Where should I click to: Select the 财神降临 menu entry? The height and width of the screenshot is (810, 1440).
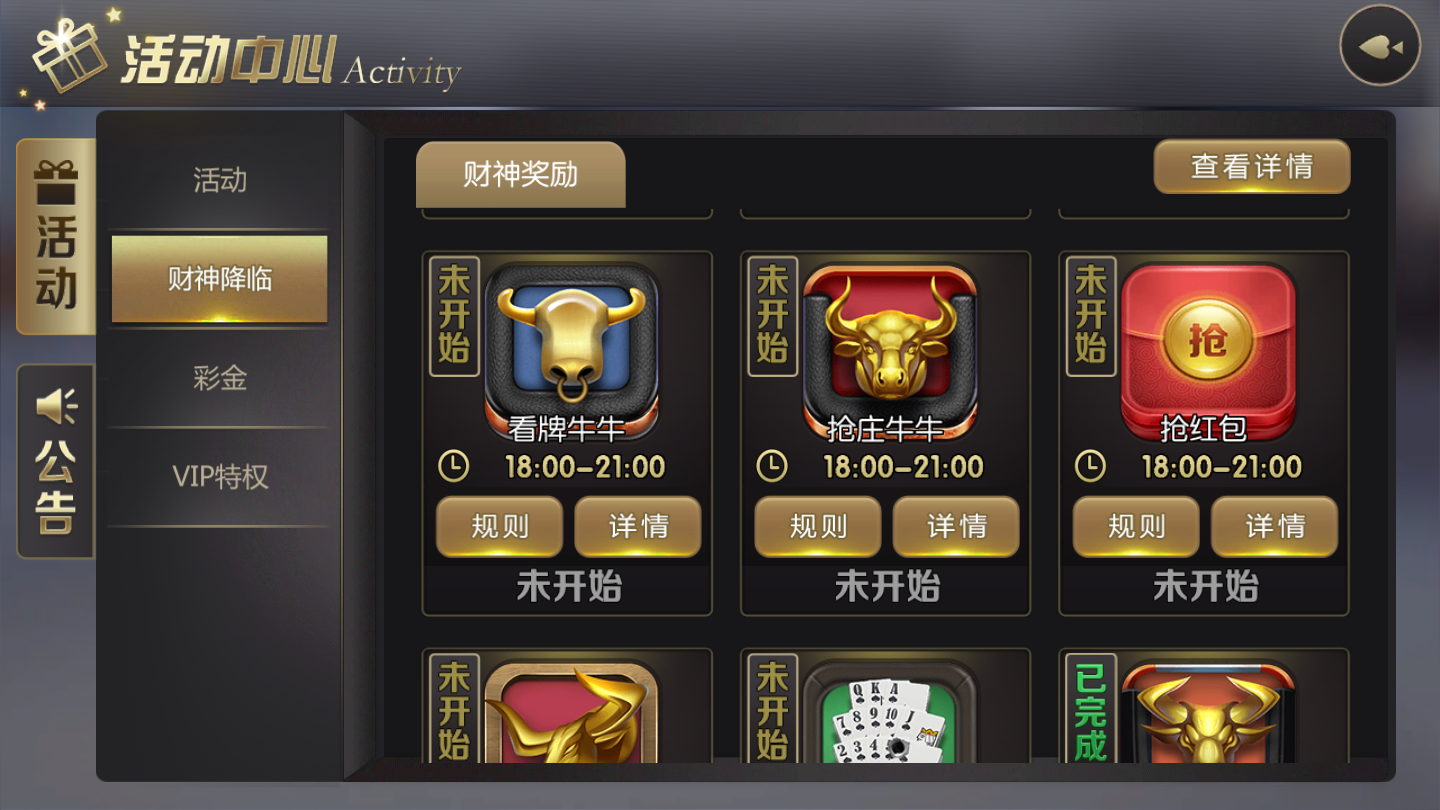tap(220, 279)
